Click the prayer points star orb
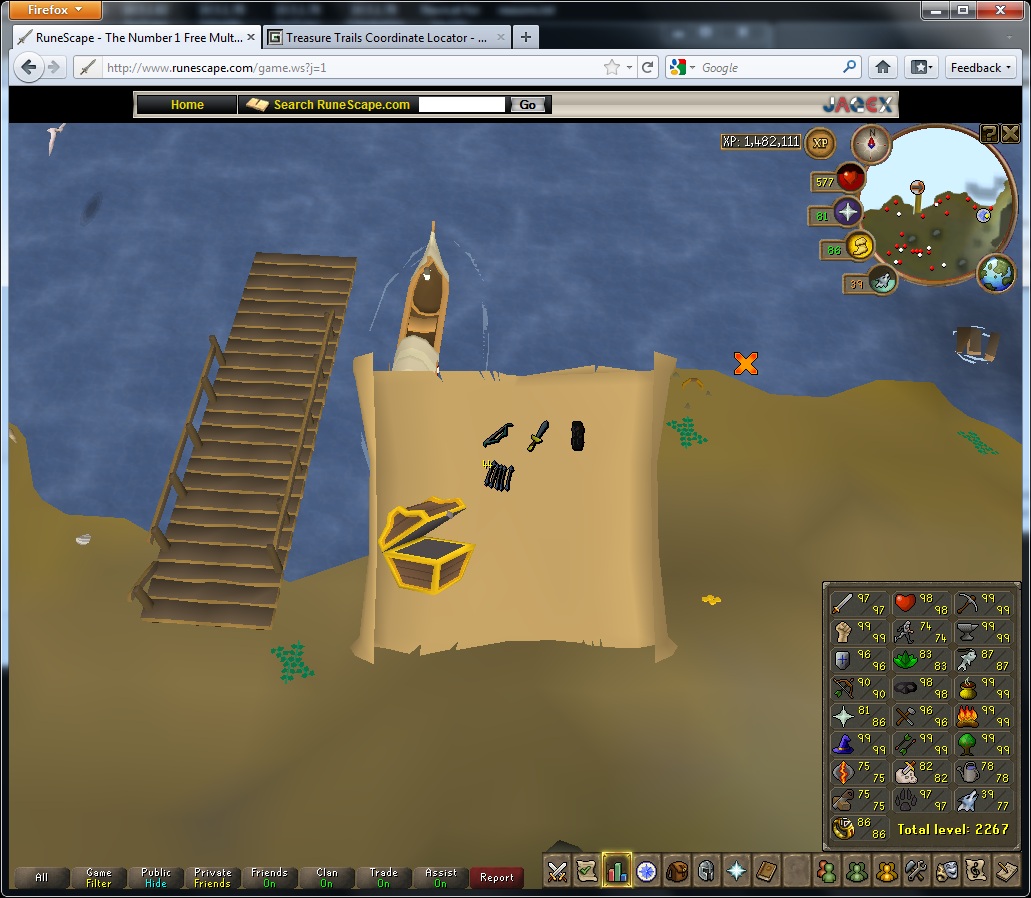The width and height of the screenshot is (1031, 898). click(848, 212)
